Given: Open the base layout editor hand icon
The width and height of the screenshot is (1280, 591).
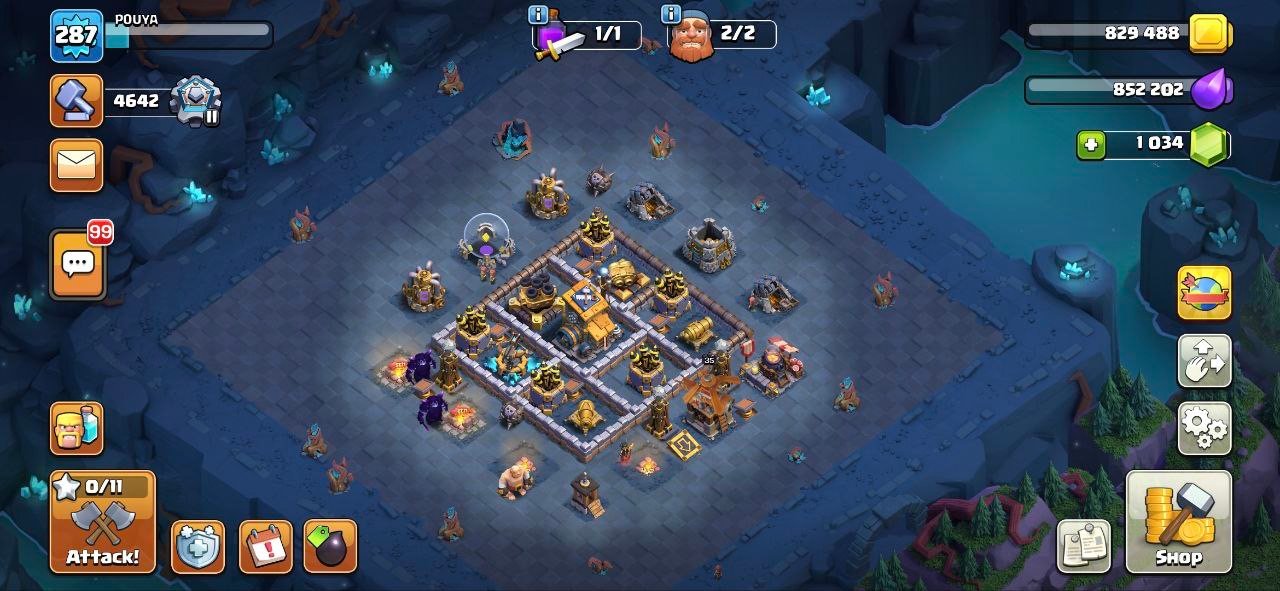Looking at the screenshot, I should pos(1204,361).
